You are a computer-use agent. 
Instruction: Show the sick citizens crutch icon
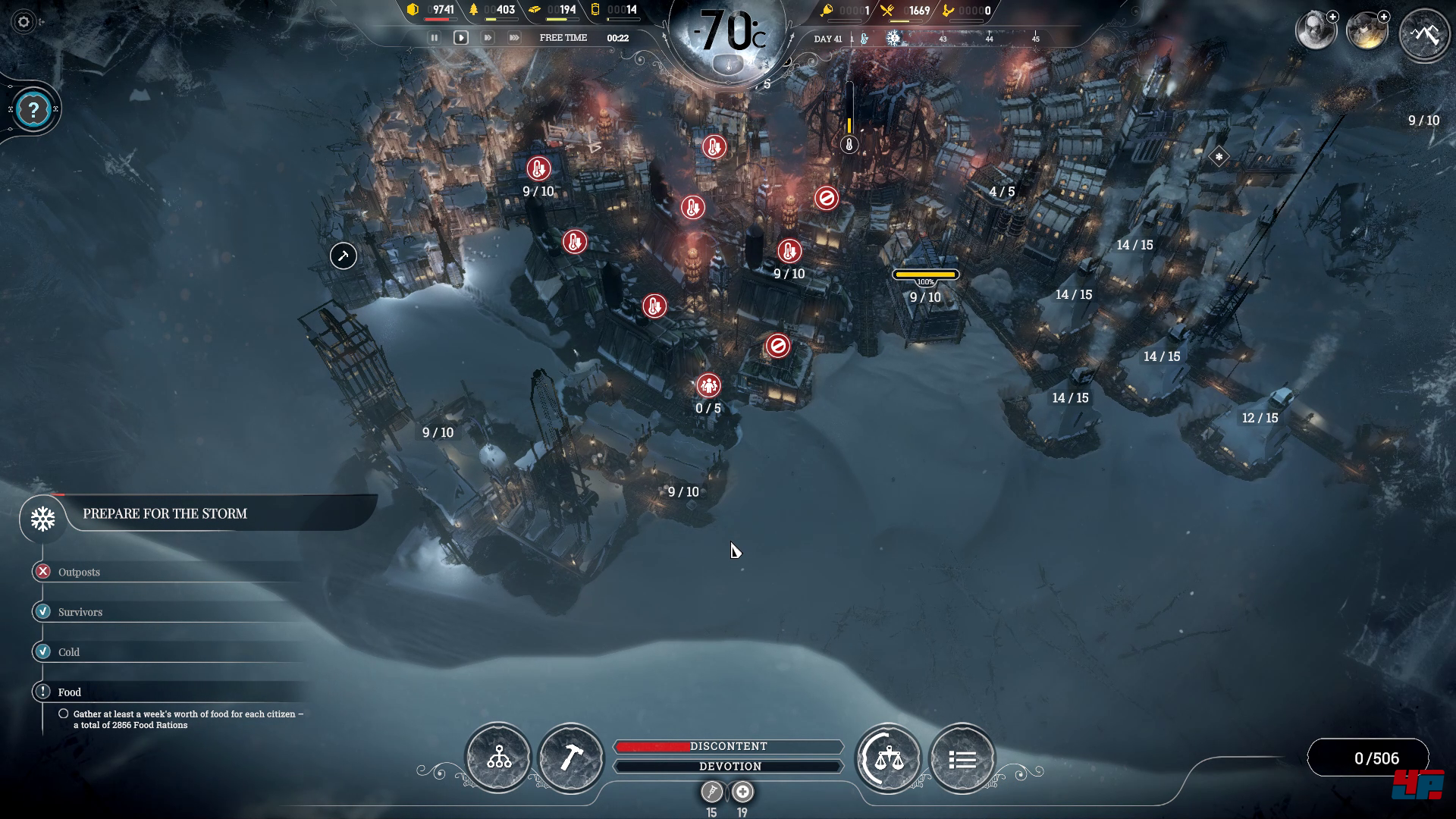(711, 792)
